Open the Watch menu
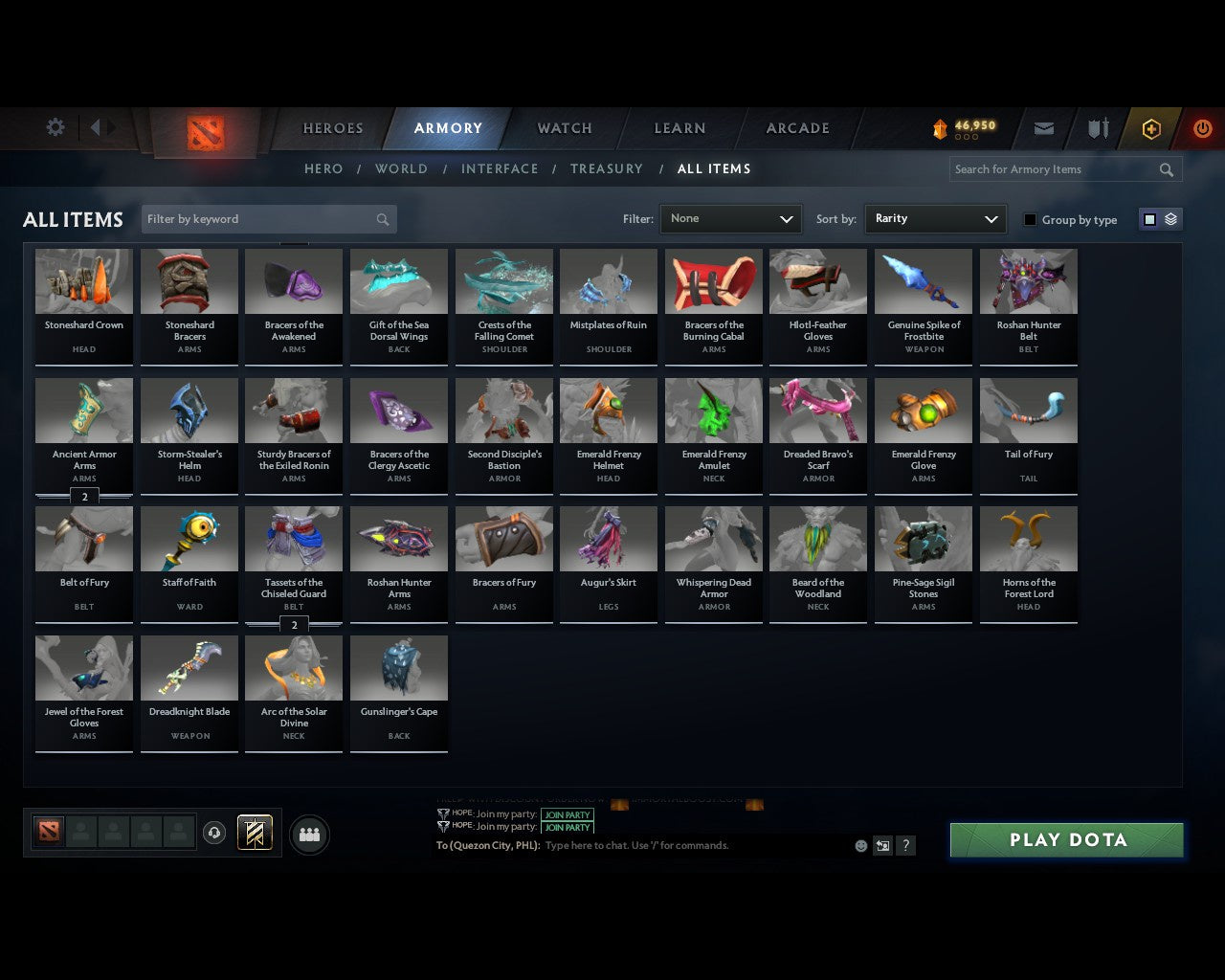1225x980 pixels. [x=564, y=128]
